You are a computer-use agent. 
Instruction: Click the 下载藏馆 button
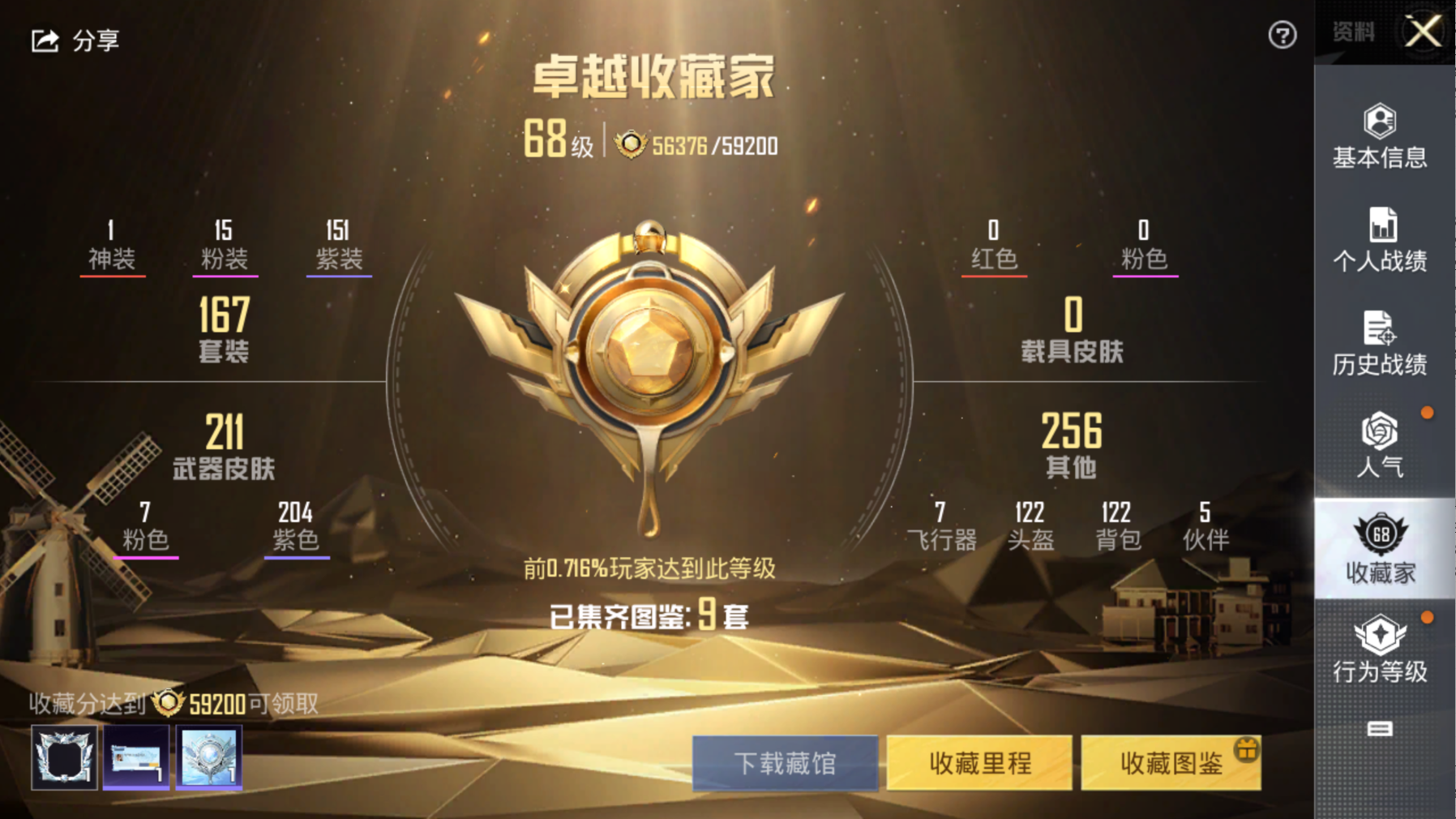(x=785, y=763)
